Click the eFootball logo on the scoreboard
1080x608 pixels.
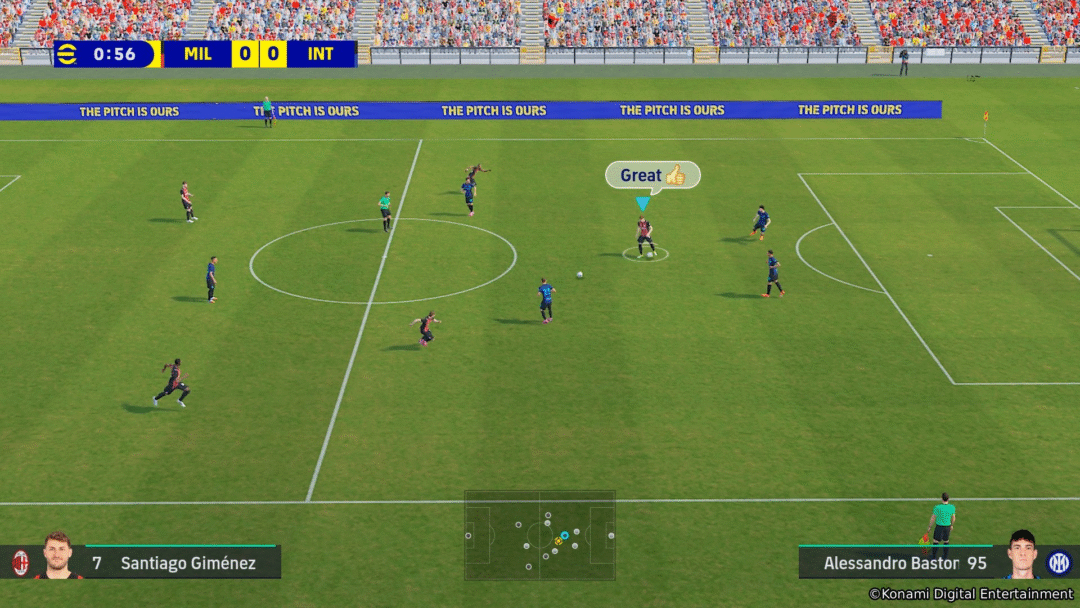point(70,54)
